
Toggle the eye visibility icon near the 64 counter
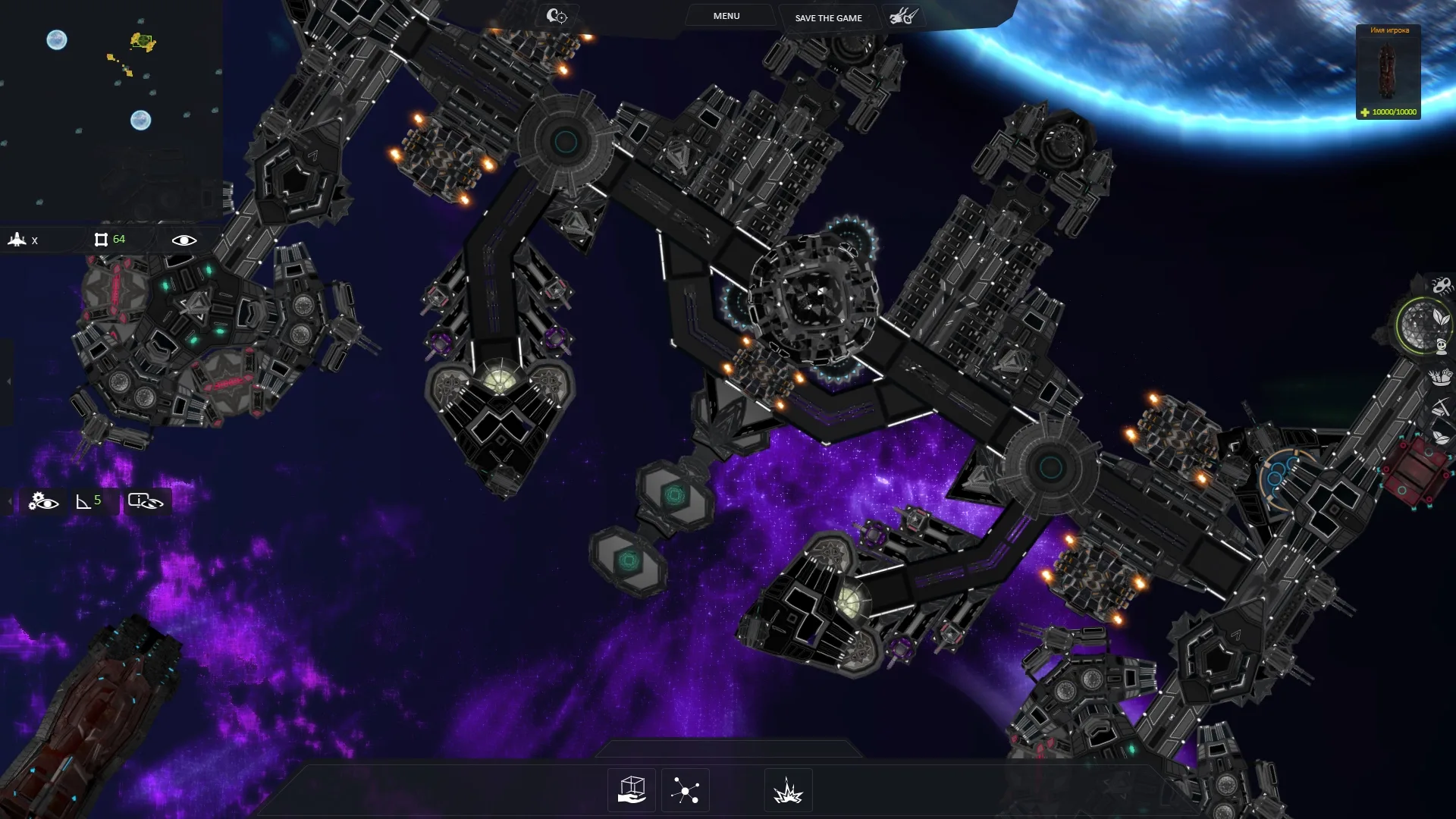[184, 240]
